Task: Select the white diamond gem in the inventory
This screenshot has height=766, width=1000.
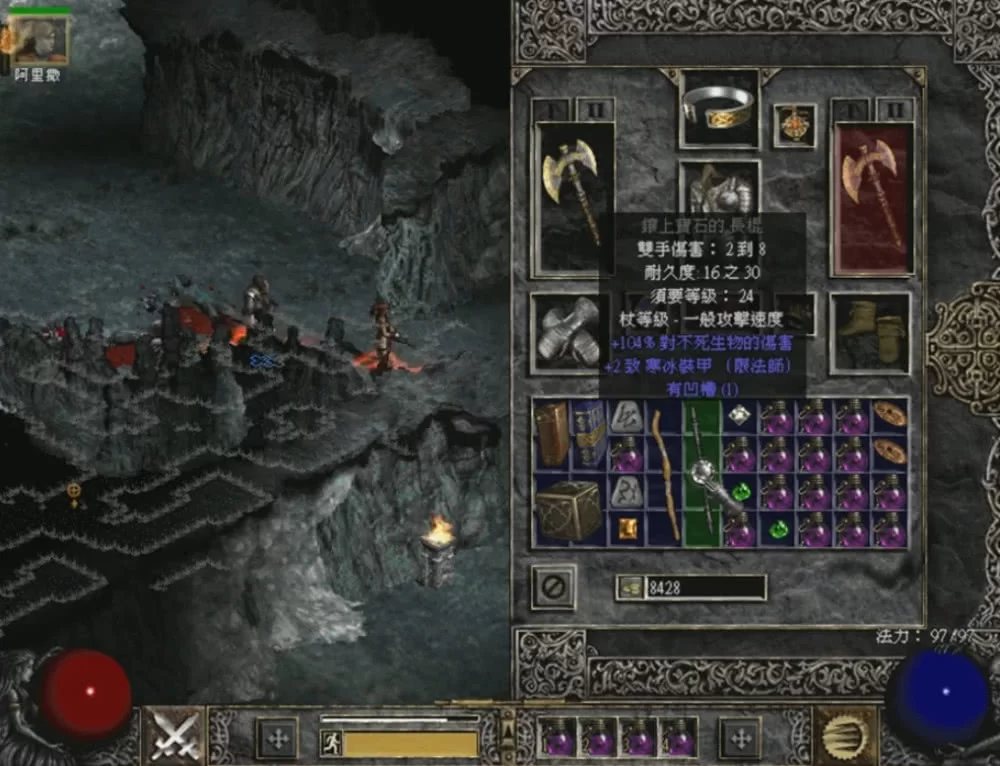Action: click(x=740, y=415)
